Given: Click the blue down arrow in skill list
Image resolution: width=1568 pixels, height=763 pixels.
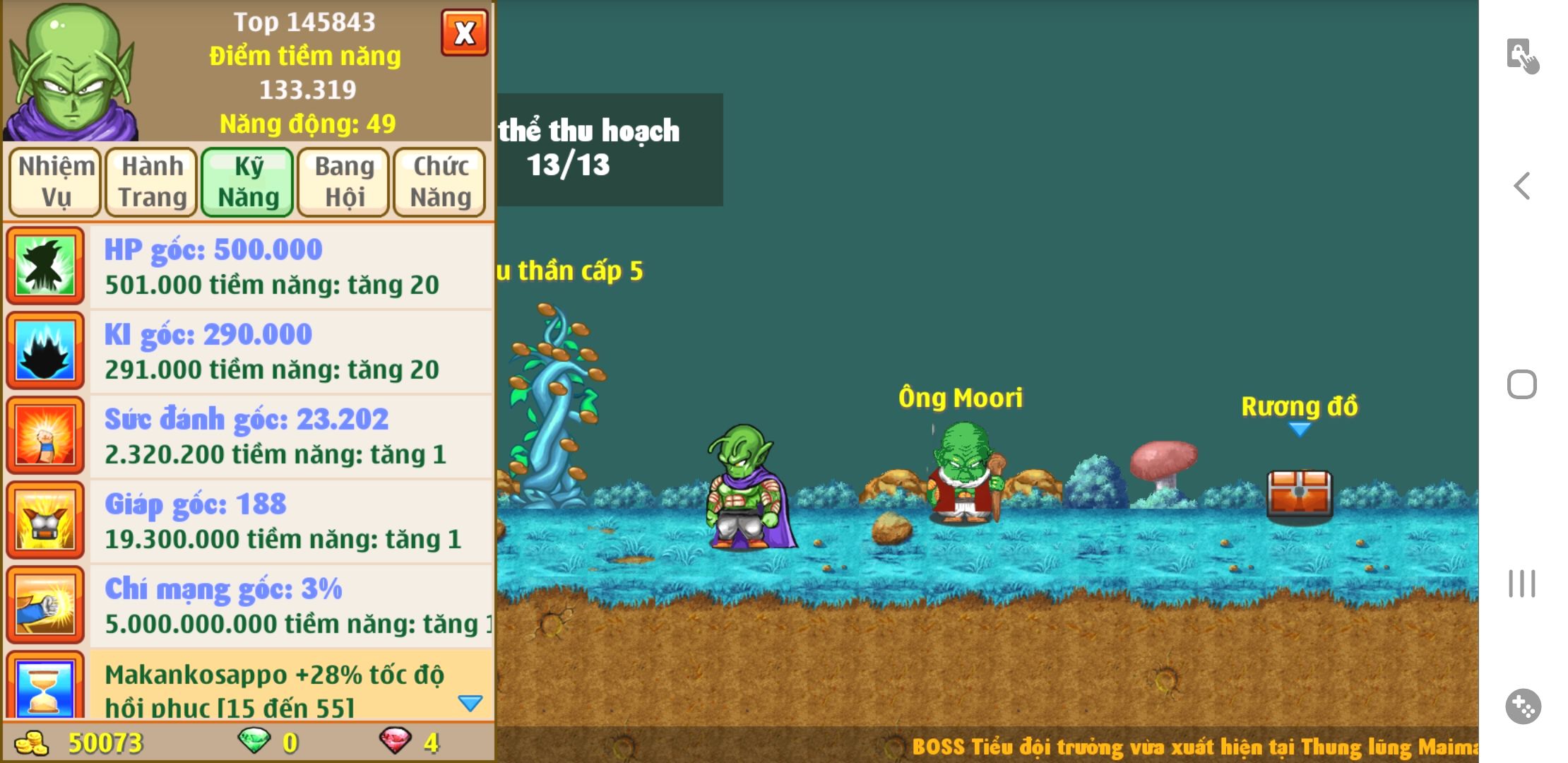Looking at the screenshot, I should 470,703.
